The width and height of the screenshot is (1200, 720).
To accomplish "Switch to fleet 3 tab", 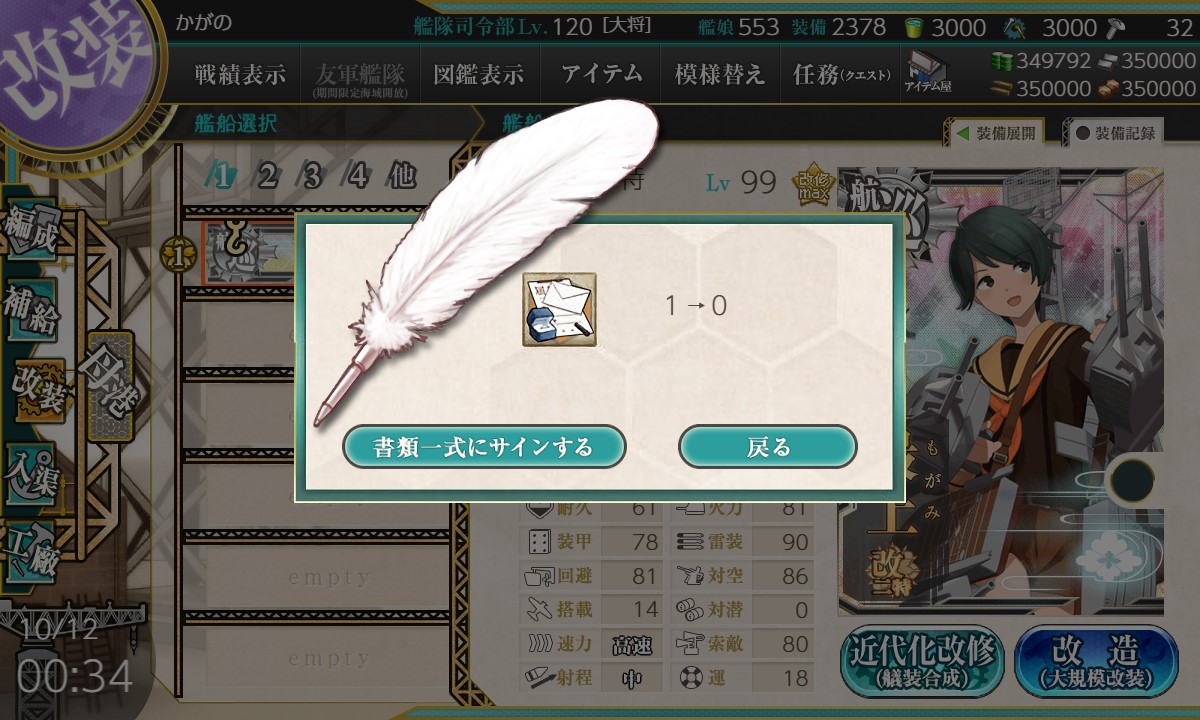I will pyautogui.click(x=312, y=177).
